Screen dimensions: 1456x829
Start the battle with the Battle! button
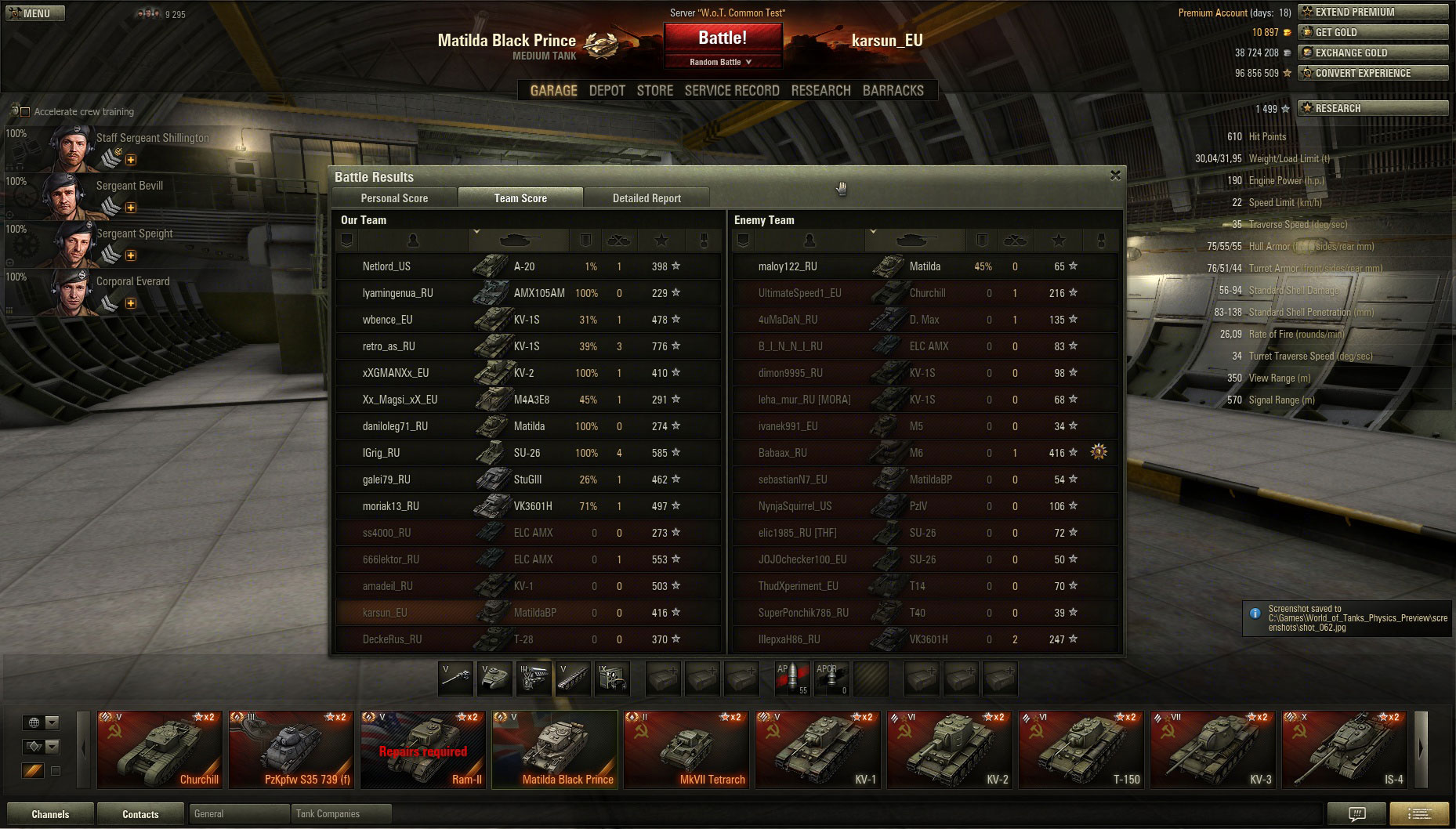tap(722, 38)
